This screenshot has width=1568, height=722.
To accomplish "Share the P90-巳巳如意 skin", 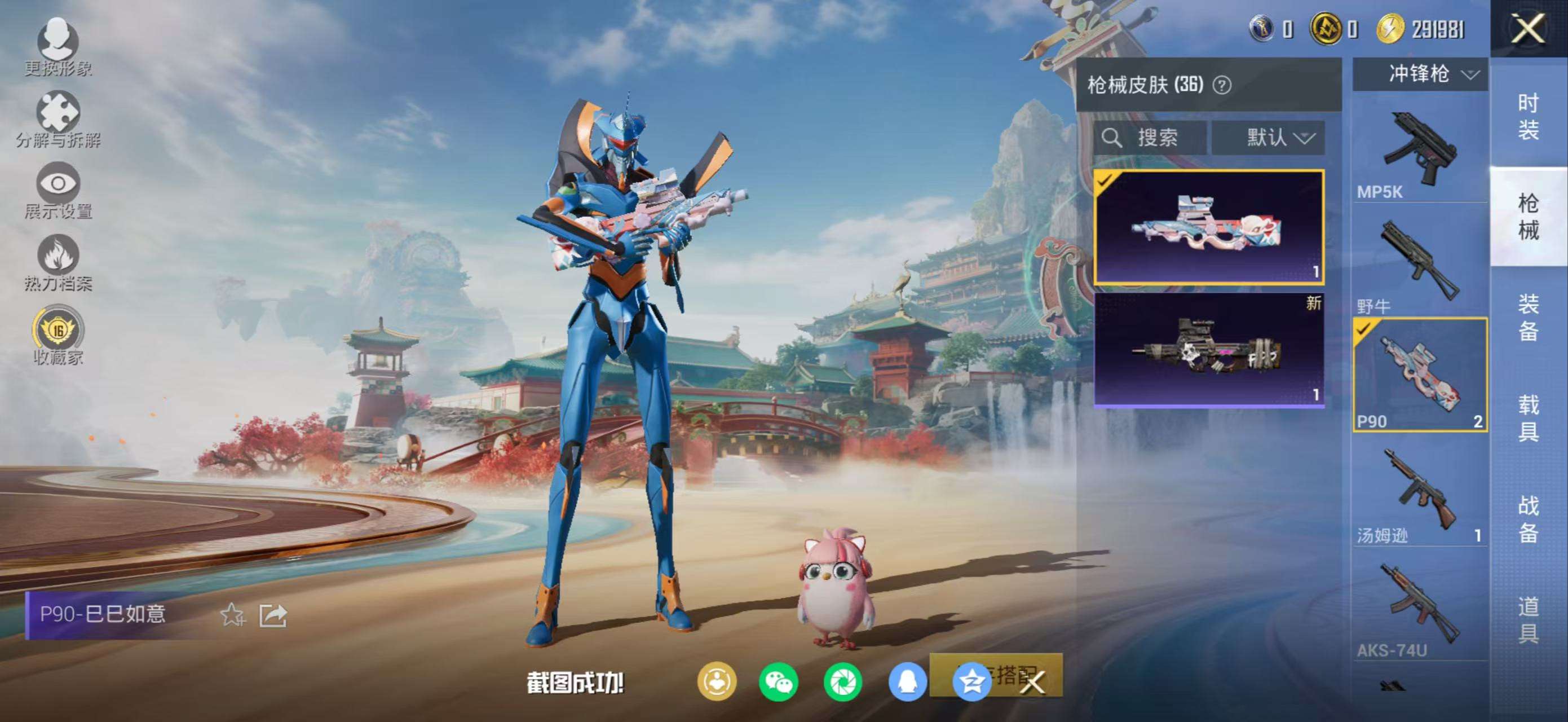I will click(x=273, y=615).
